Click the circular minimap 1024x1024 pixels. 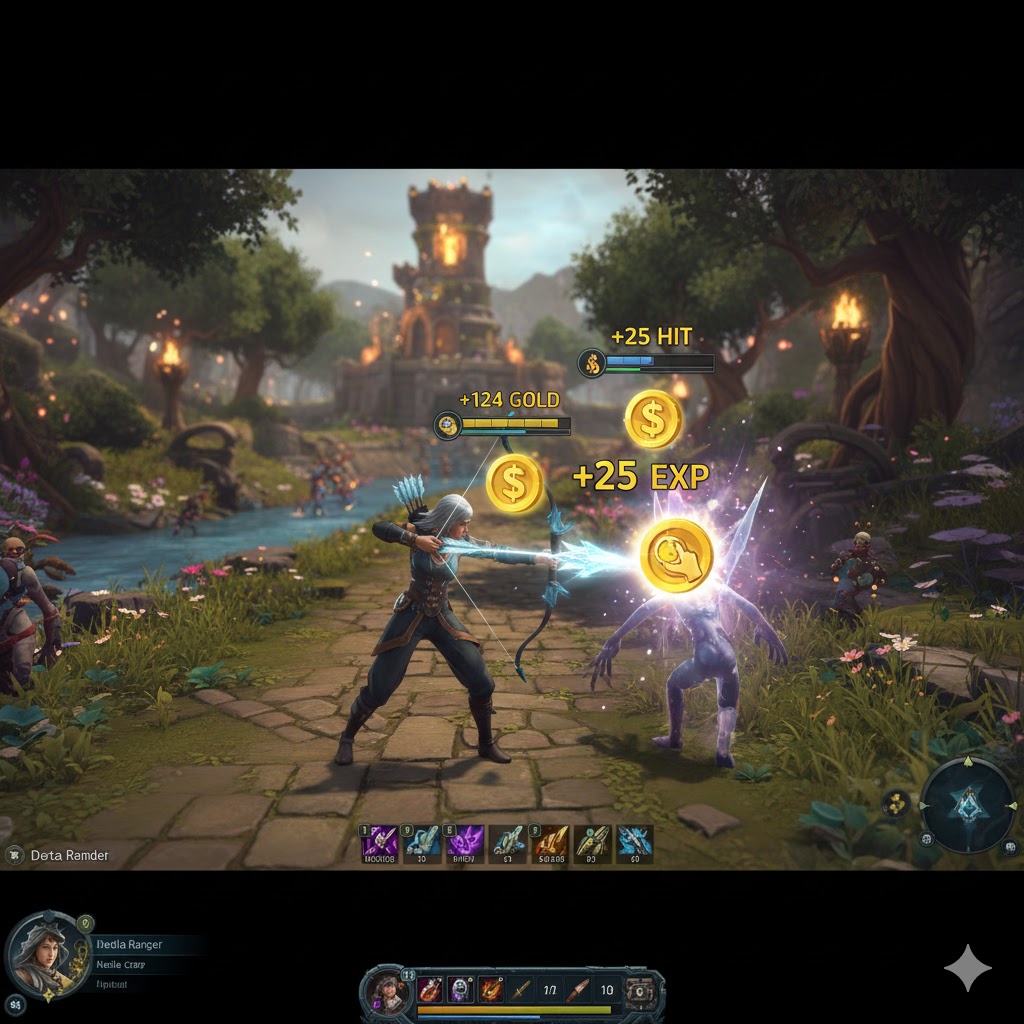pos(967,805)
